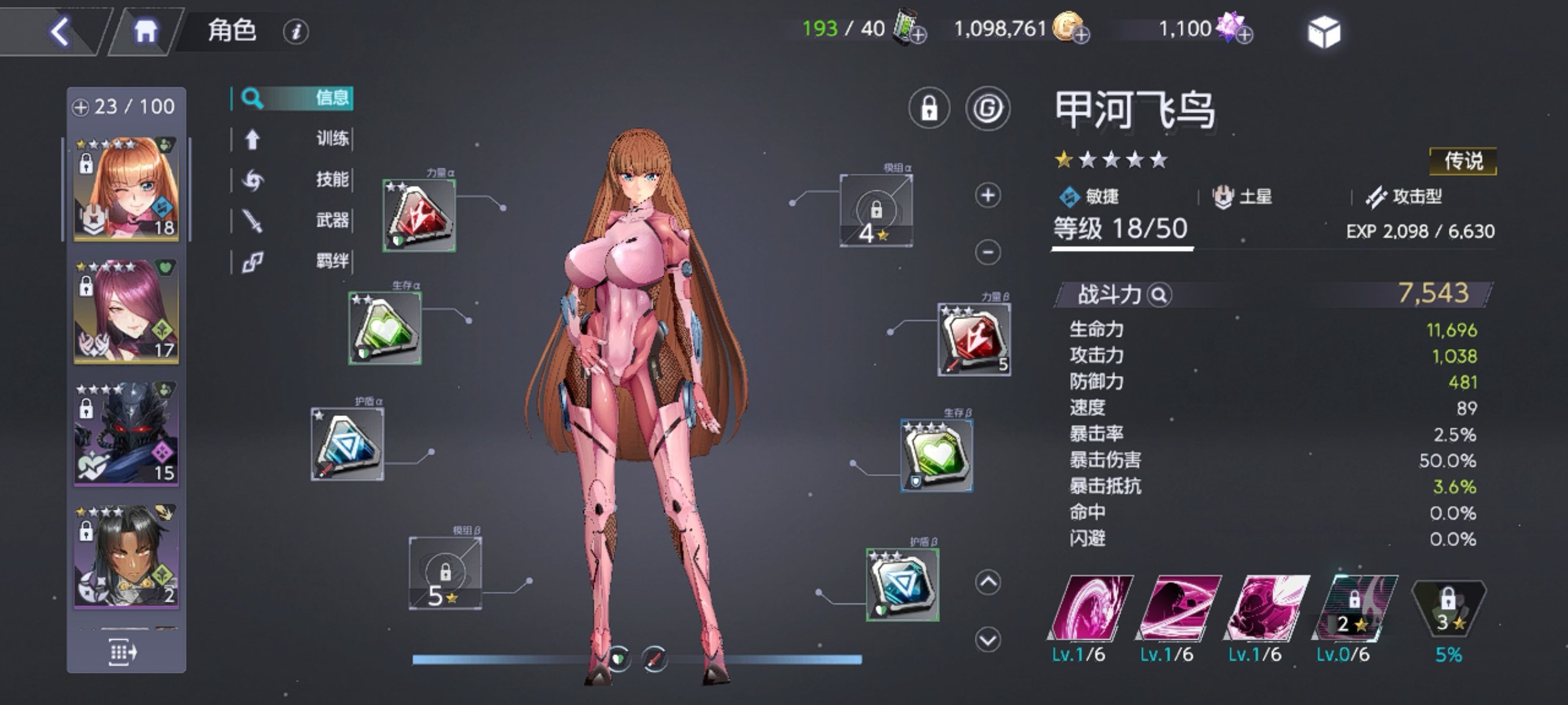This screenshot has width=1568, height=705.
Task: Click the G coin icon beside the lock
Action: (x=988, y=107)
